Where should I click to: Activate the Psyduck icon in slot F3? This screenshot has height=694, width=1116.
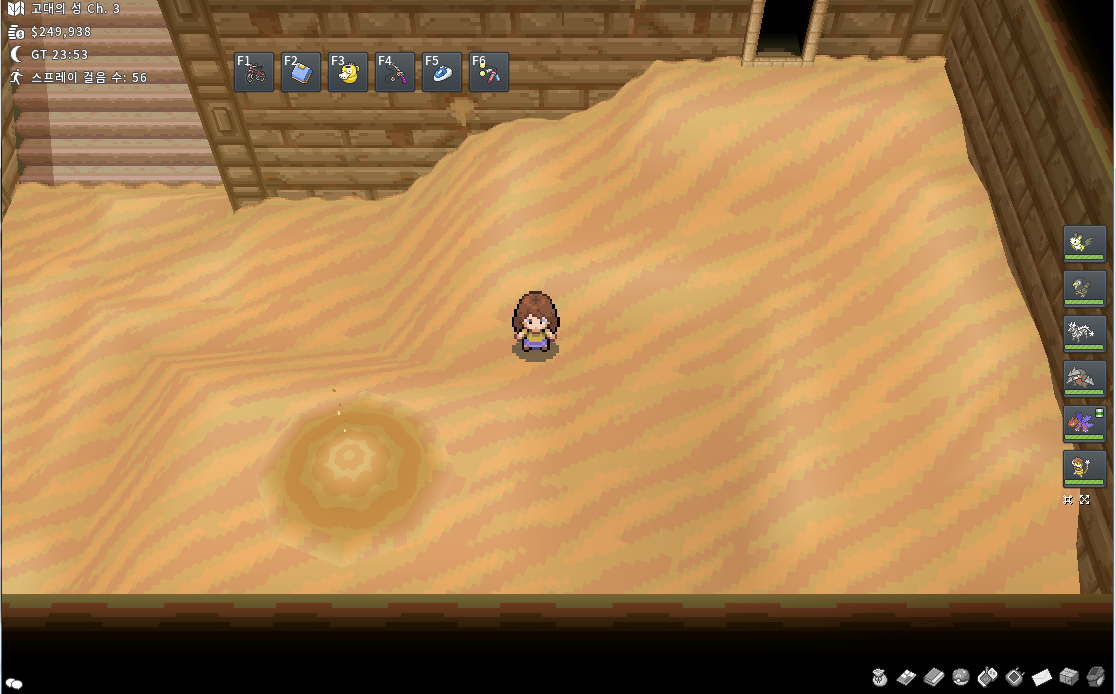point(348,73)
